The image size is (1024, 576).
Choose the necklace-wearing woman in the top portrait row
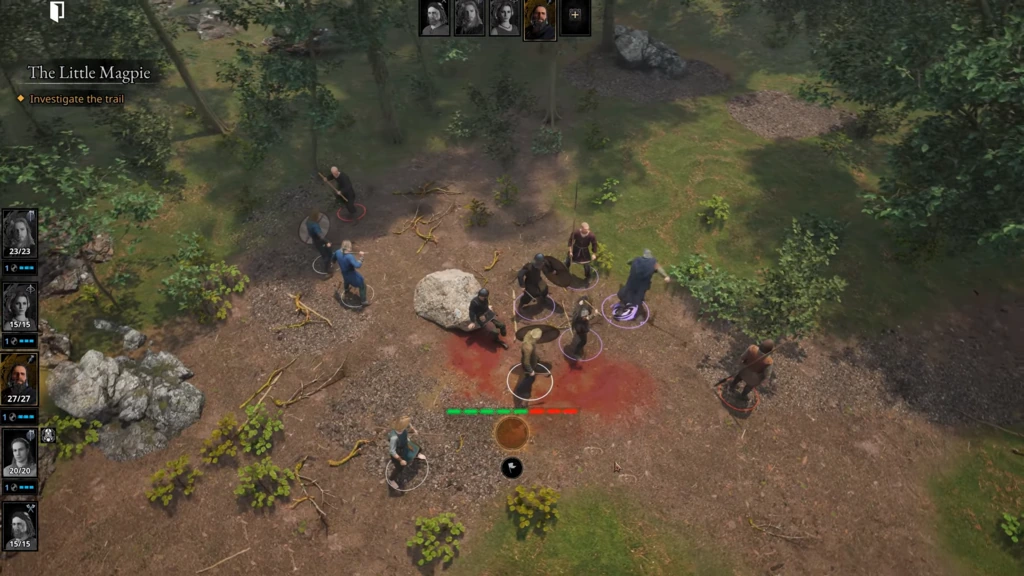504,18
